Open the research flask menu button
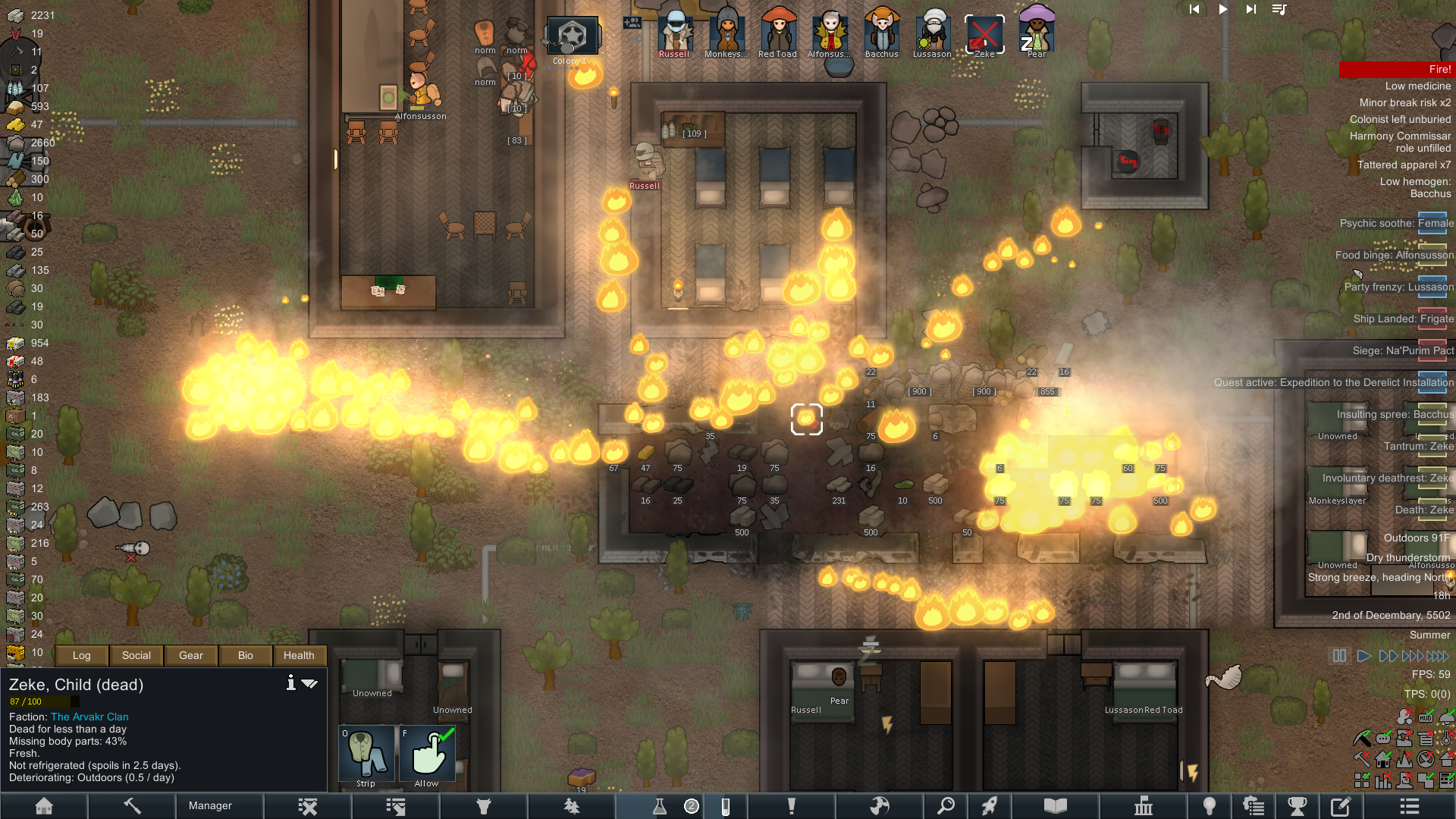This screenshot has width=1456, height=819. [x=659, y=805]
